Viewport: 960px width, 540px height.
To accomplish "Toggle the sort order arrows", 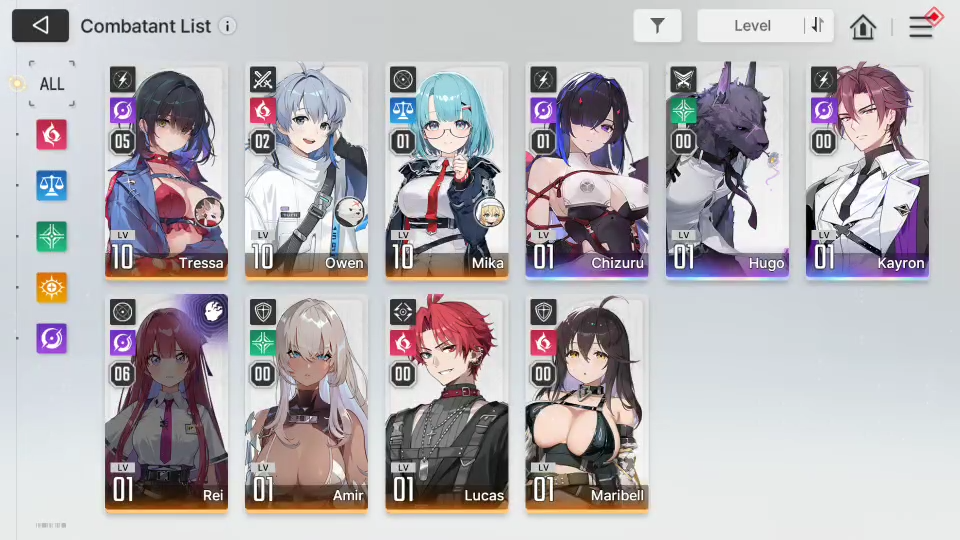I will [818, 26].
